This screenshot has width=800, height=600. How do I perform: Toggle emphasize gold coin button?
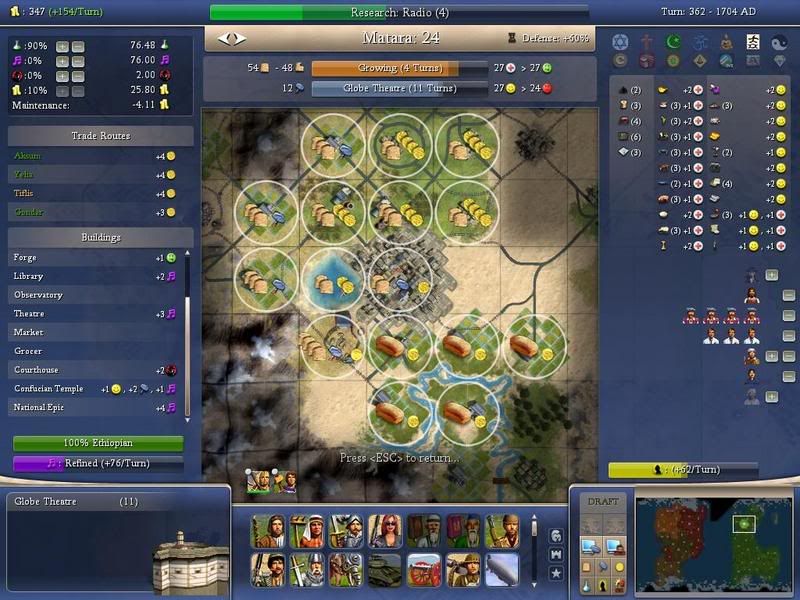620,565
